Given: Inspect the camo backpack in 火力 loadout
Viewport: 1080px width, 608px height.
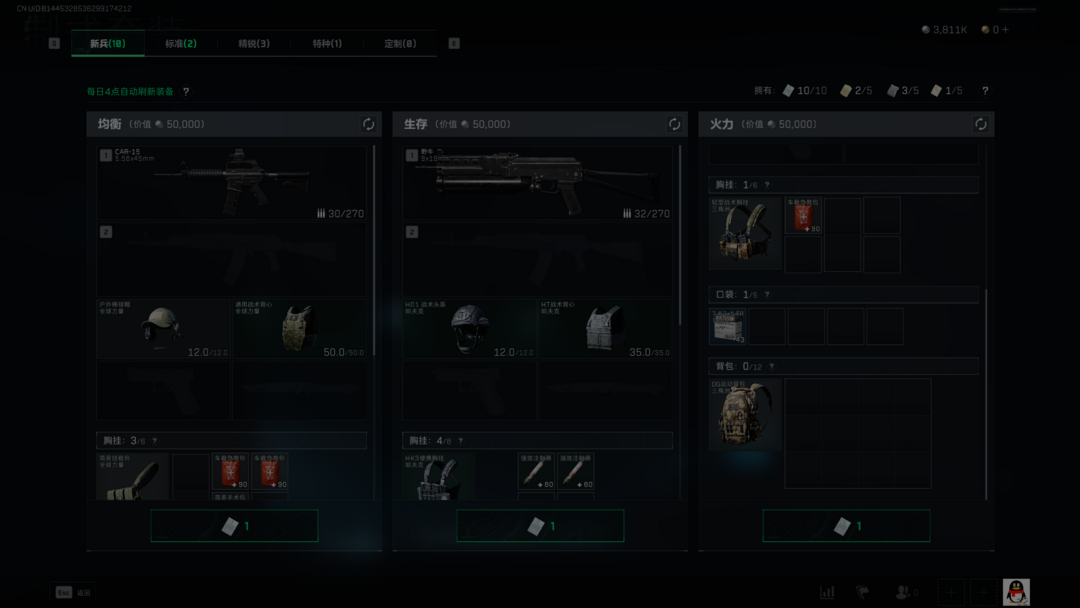Looking at the screenshot, I should [x=746, y=414].
